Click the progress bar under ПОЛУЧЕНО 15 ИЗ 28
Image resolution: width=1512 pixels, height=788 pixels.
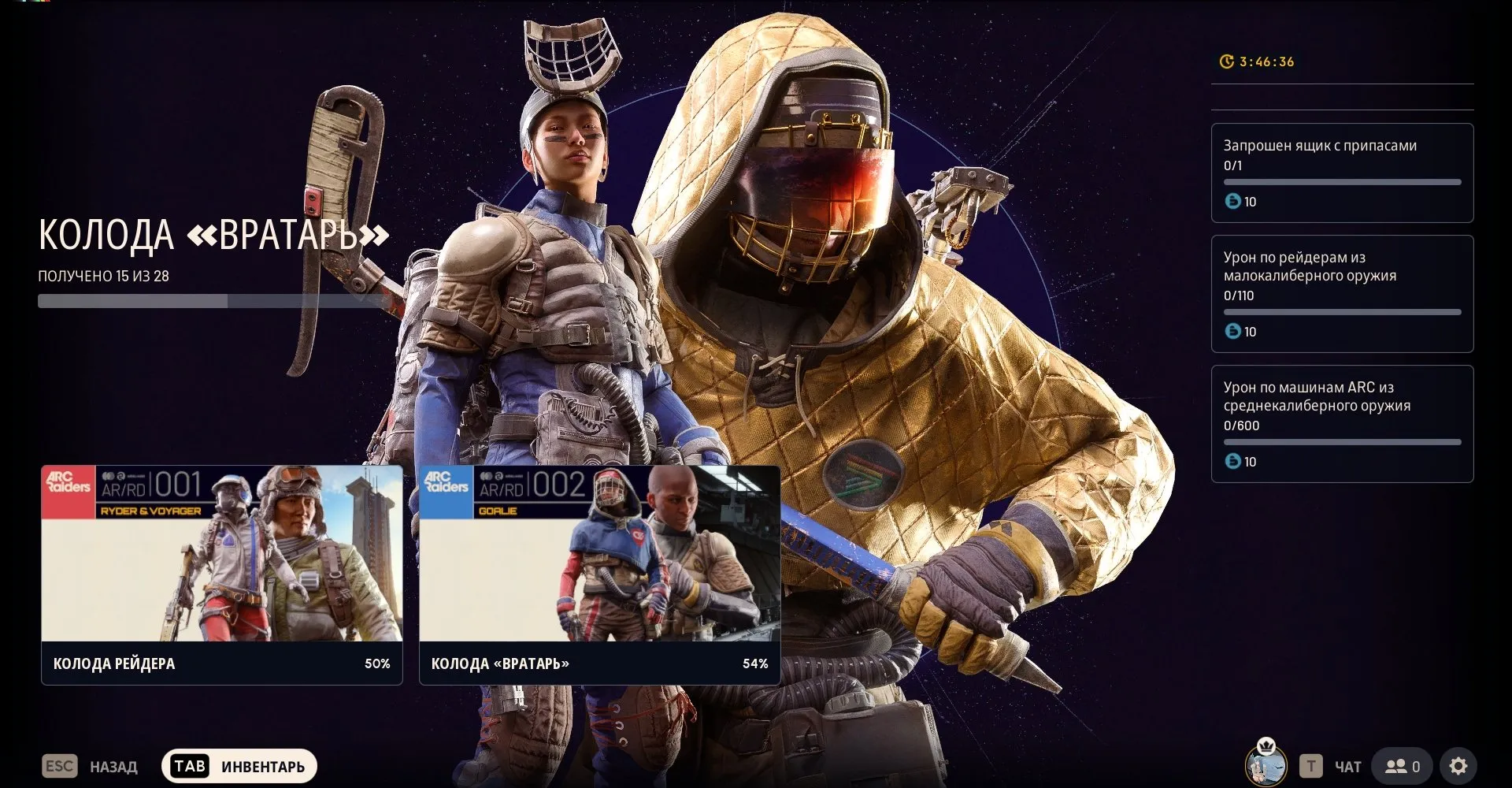(x=213, y=301)
